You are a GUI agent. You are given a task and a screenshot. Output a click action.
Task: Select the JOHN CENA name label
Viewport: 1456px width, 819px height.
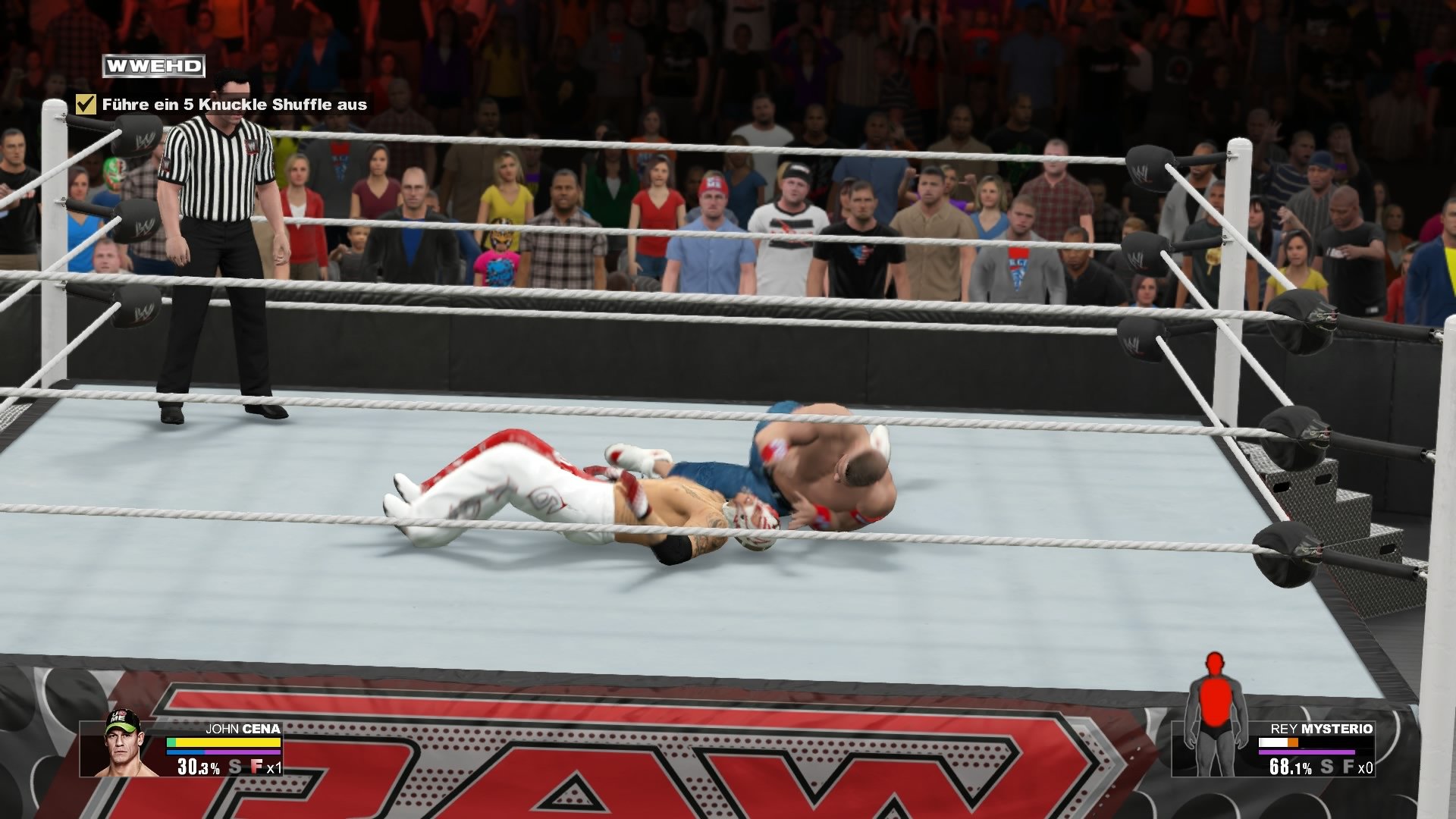coord(242,729)
